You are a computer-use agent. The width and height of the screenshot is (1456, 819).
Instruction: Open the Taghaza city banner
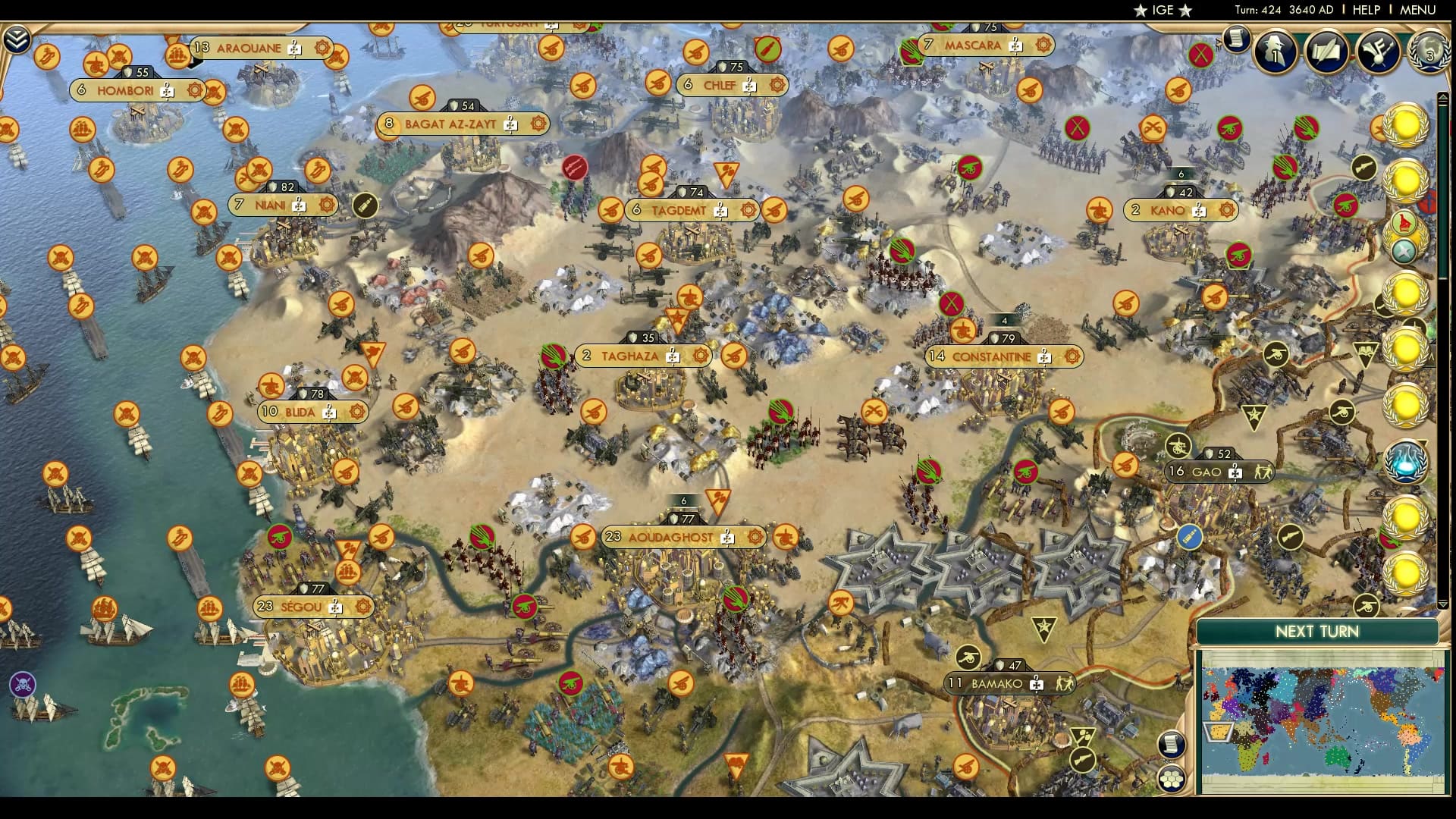(629, 356)
